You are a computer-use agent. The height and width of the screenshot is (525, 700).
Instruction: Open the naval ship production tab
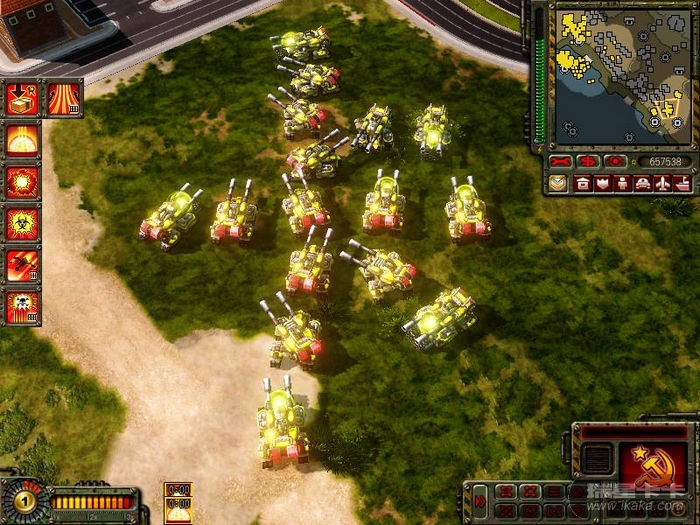click(681, 183)
